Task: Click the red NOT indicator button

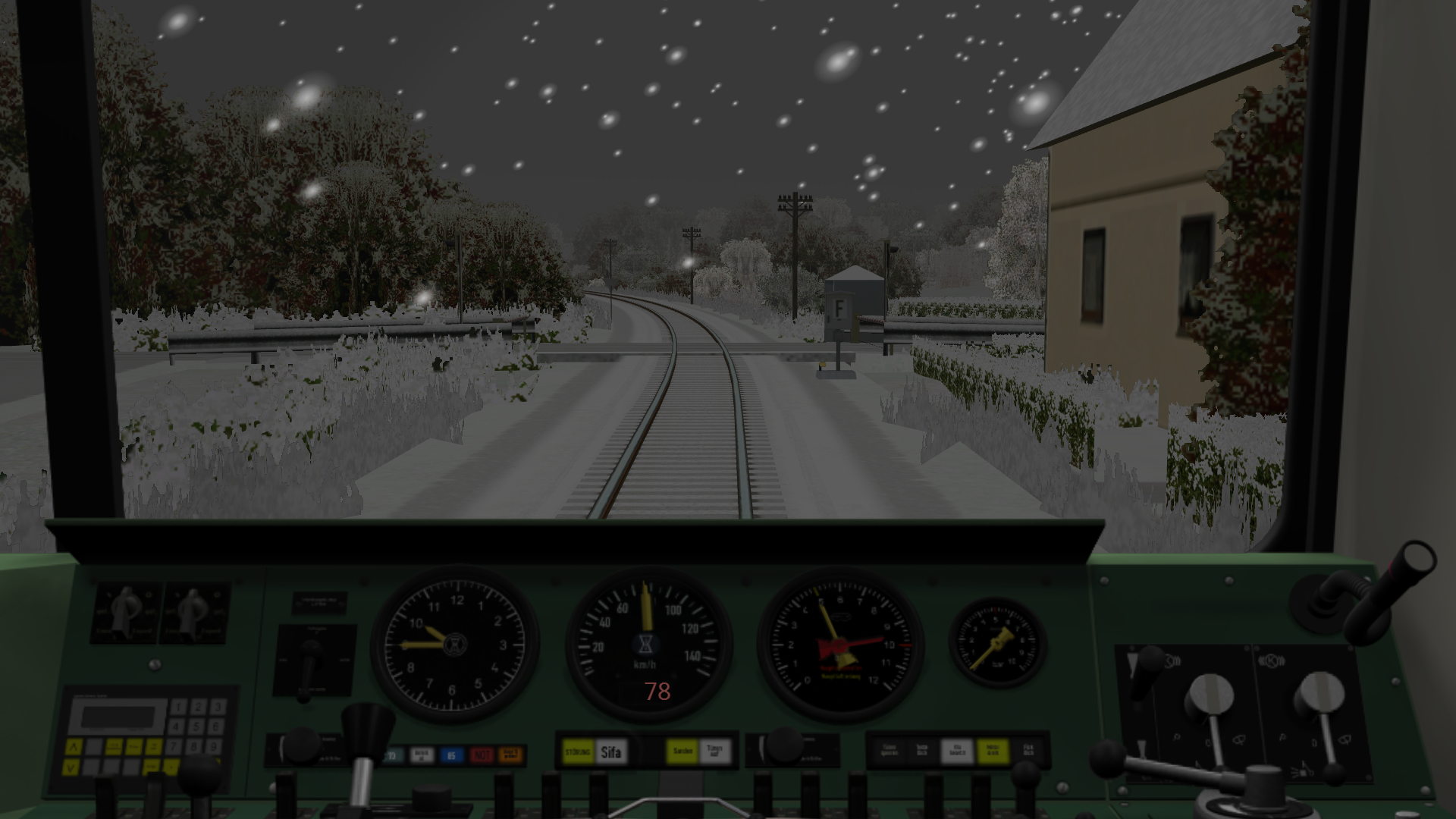Action: click(482, 755)
